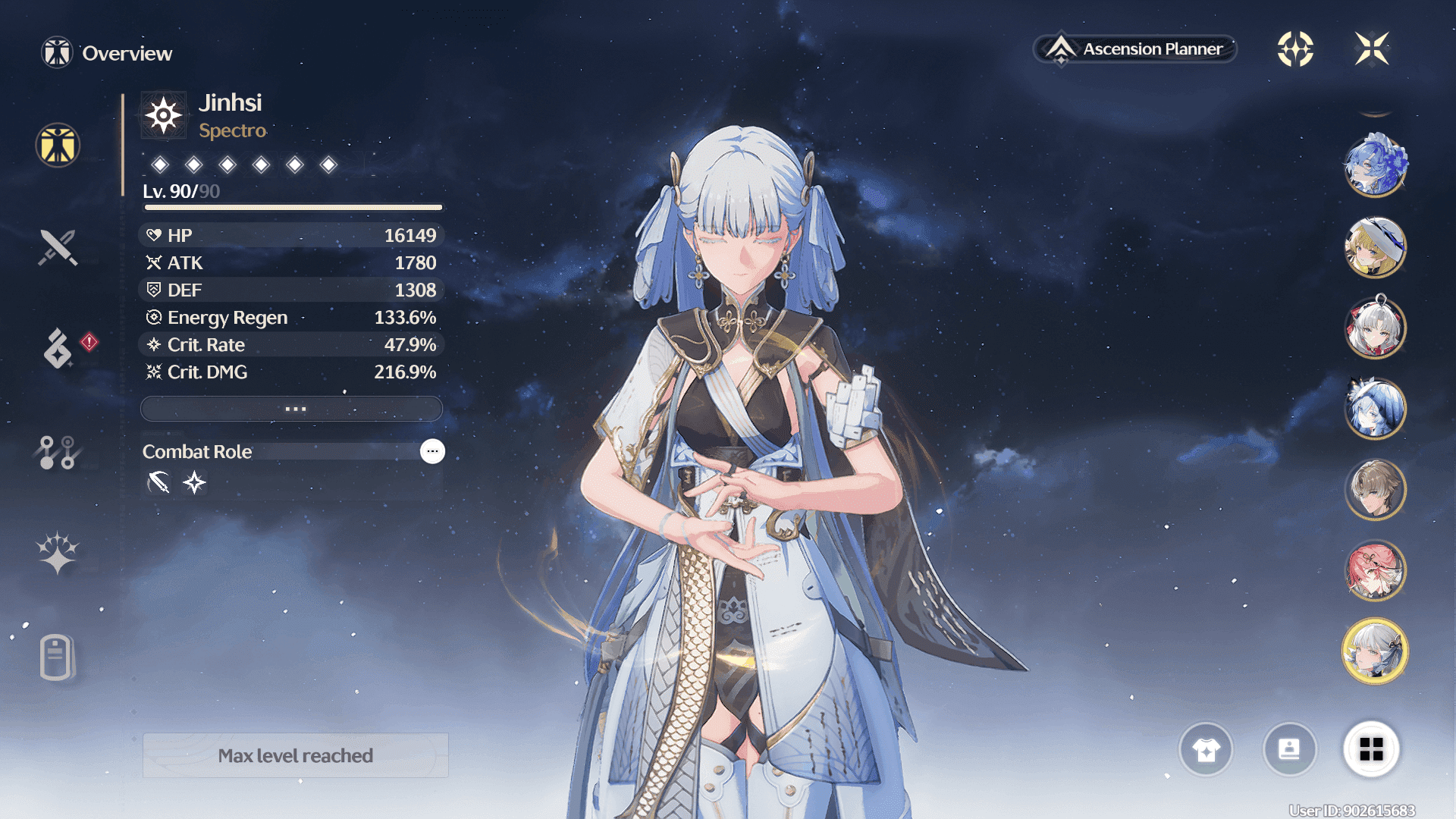Expand the detailed stats list
Image resolution: width=1456 pixels, height=819 pixels.
292,409
